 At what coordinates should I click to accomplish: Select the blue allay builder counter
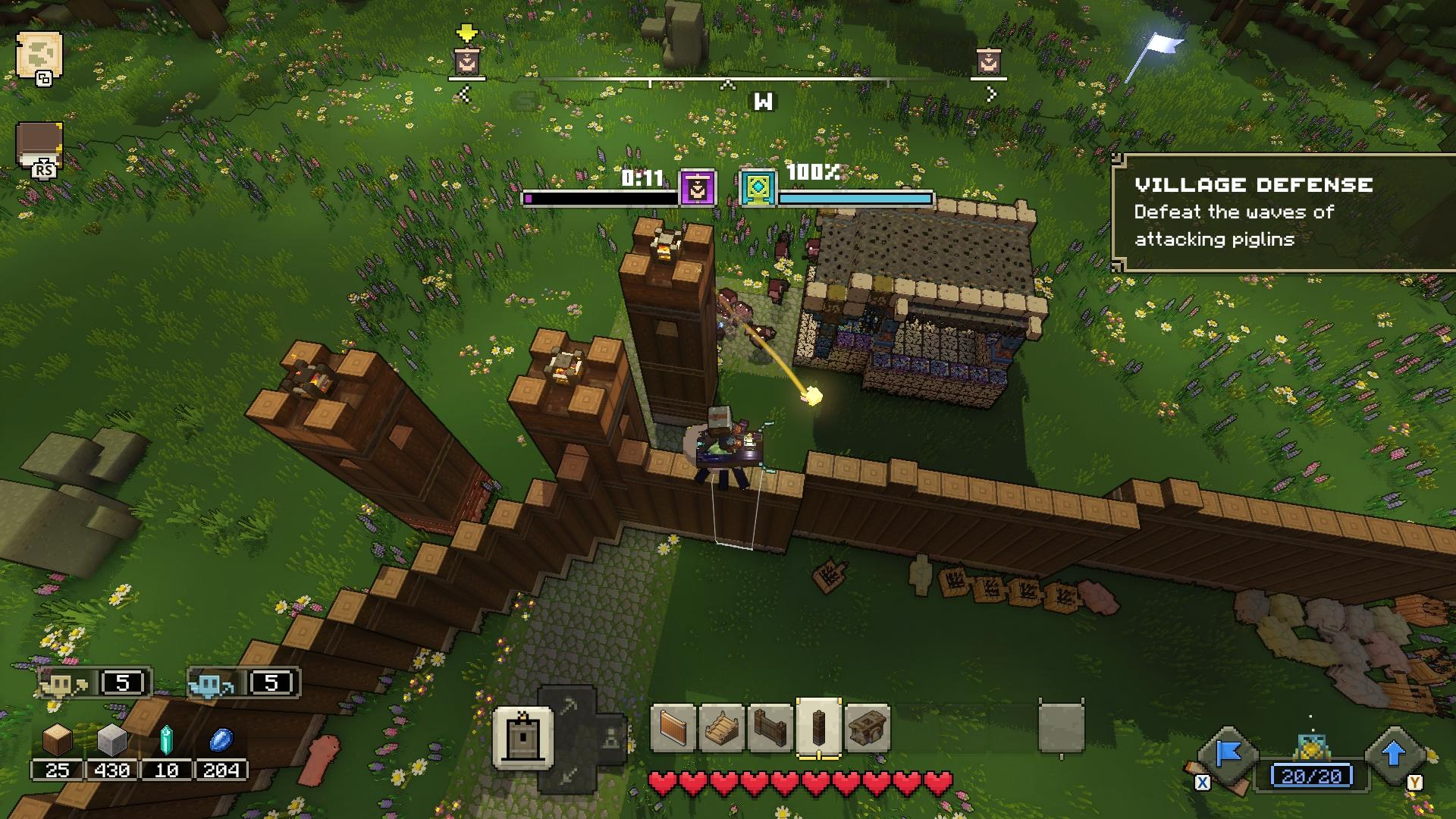pos(243,683)
